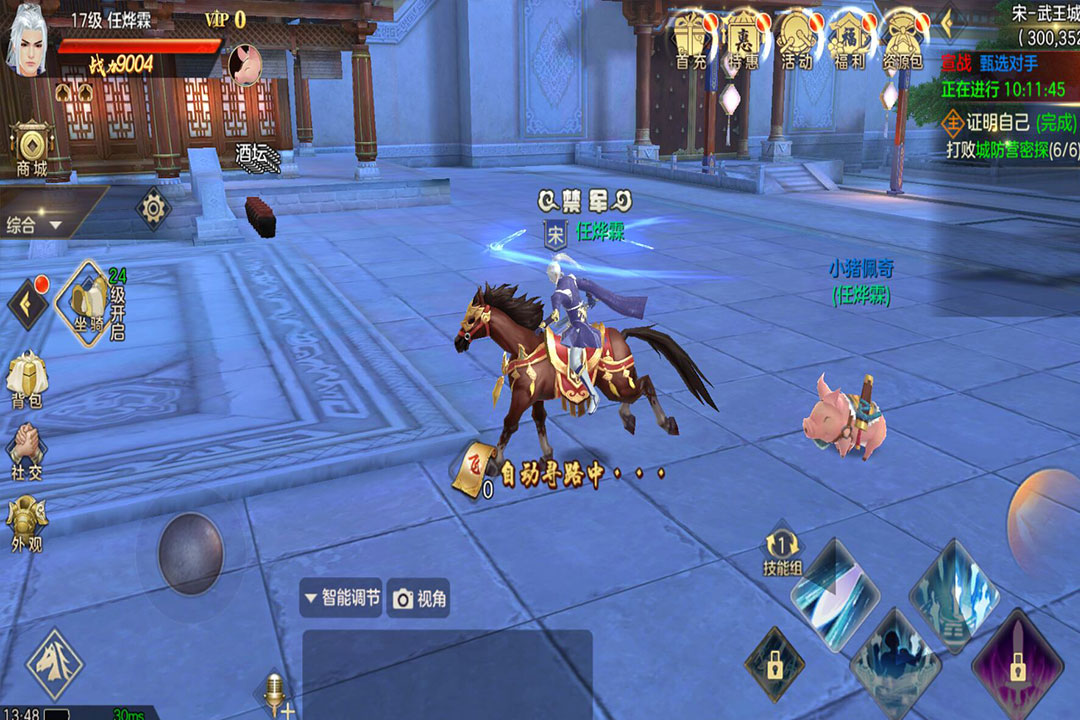Open the gear settings button

tap(153, 209)
